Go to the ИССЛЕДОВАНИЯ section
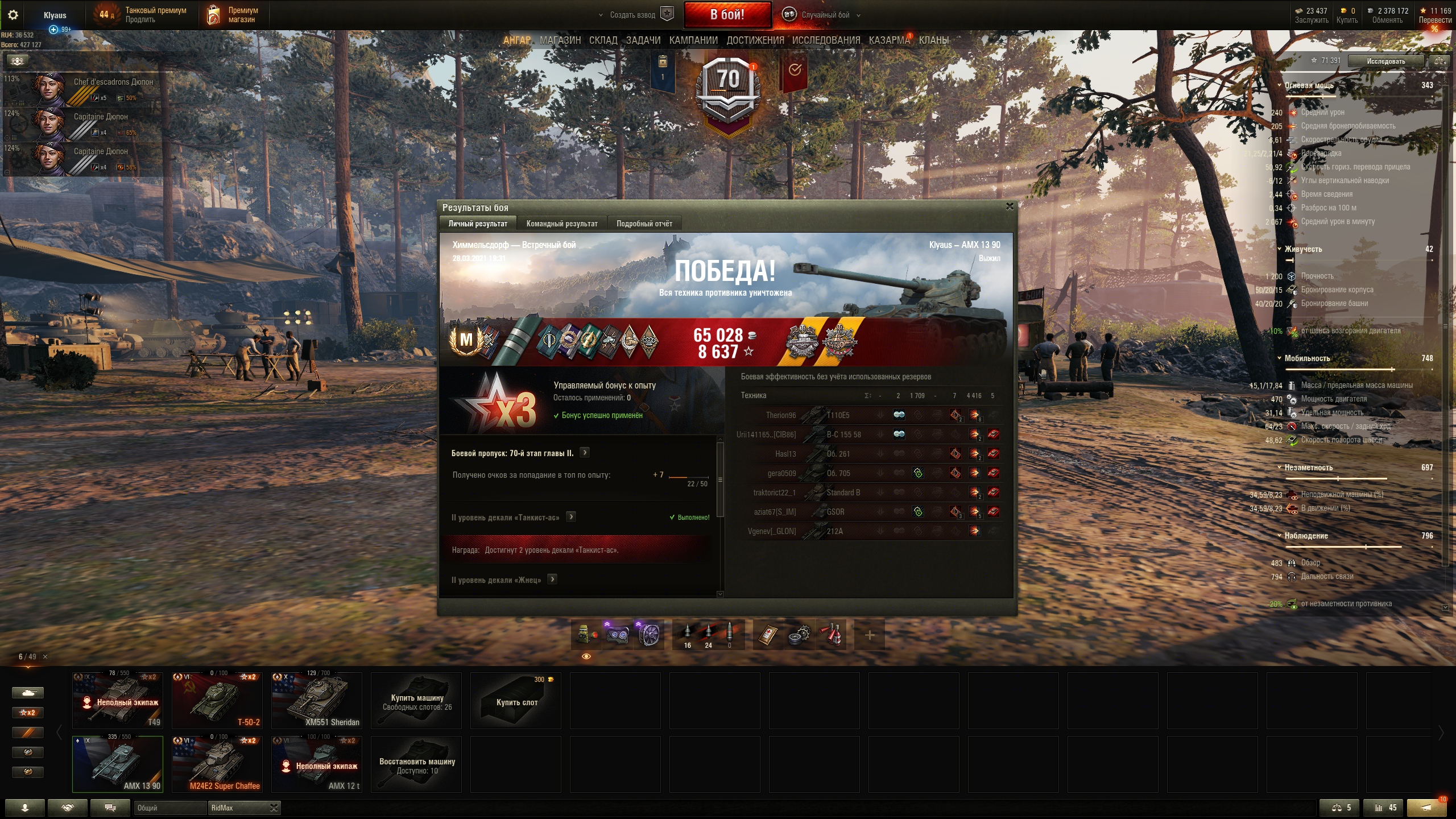This screenshot has width=1456, height=819. [x=826, y=40]
